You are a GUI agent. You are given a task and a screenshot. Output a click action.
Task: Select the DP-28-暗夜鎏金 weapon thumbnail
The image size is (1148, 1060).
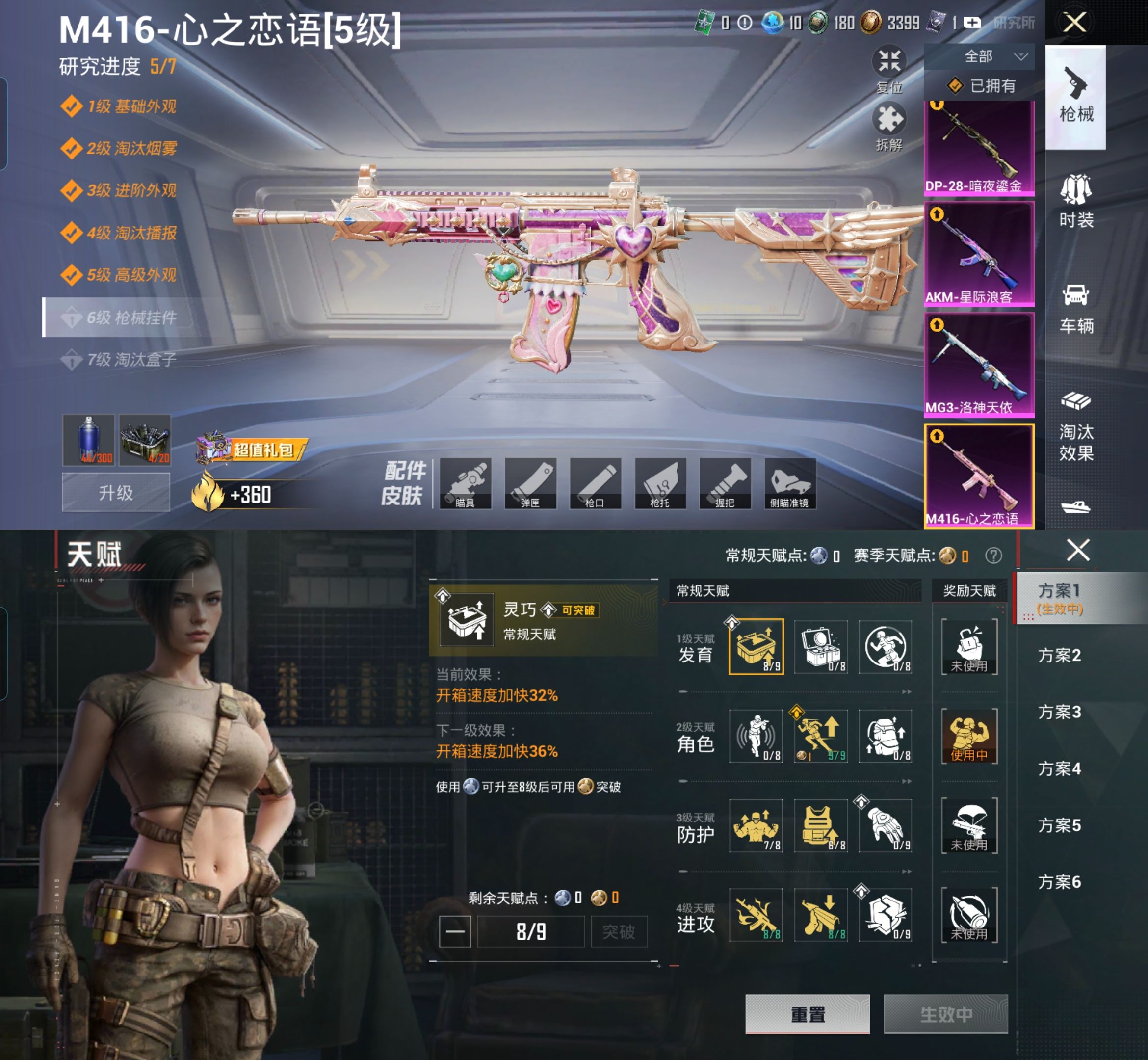tap(979, 148)
